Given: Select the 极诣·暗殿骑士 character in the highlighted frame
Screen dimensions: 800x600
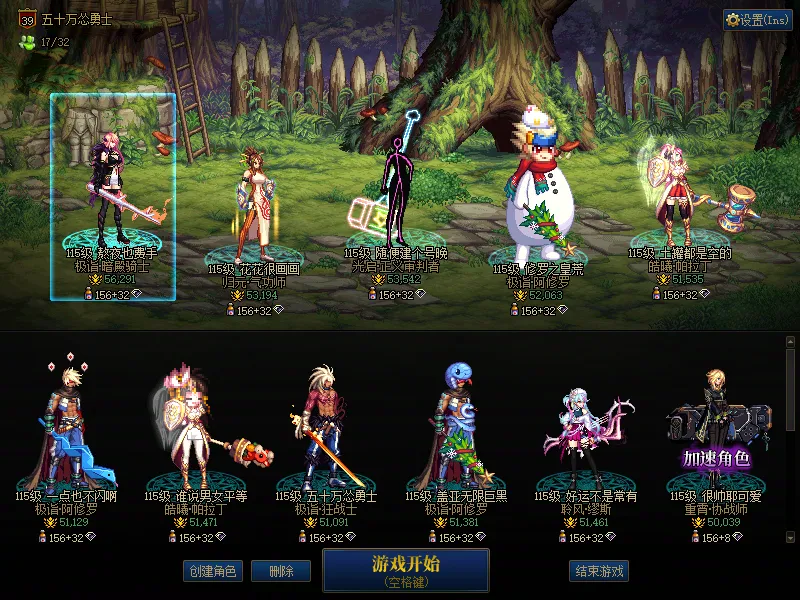Looking at the screenshot, I should tap(113, 190).
